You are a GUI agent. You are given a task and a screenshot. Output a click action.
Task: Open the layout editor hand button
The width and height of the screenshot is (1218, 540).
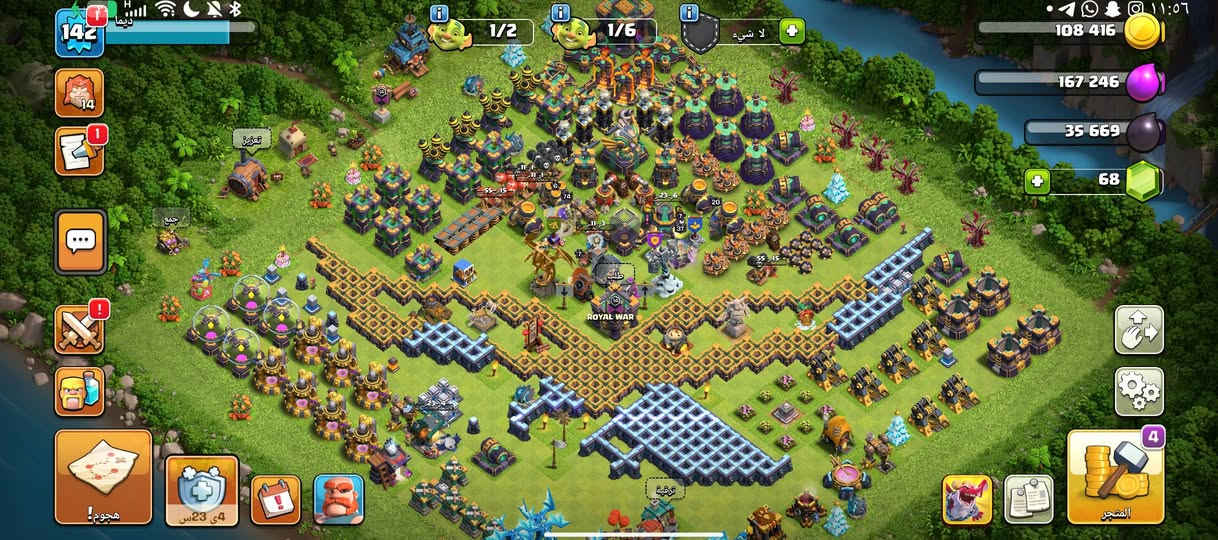pyautogui.click(x=1139, y=330)
